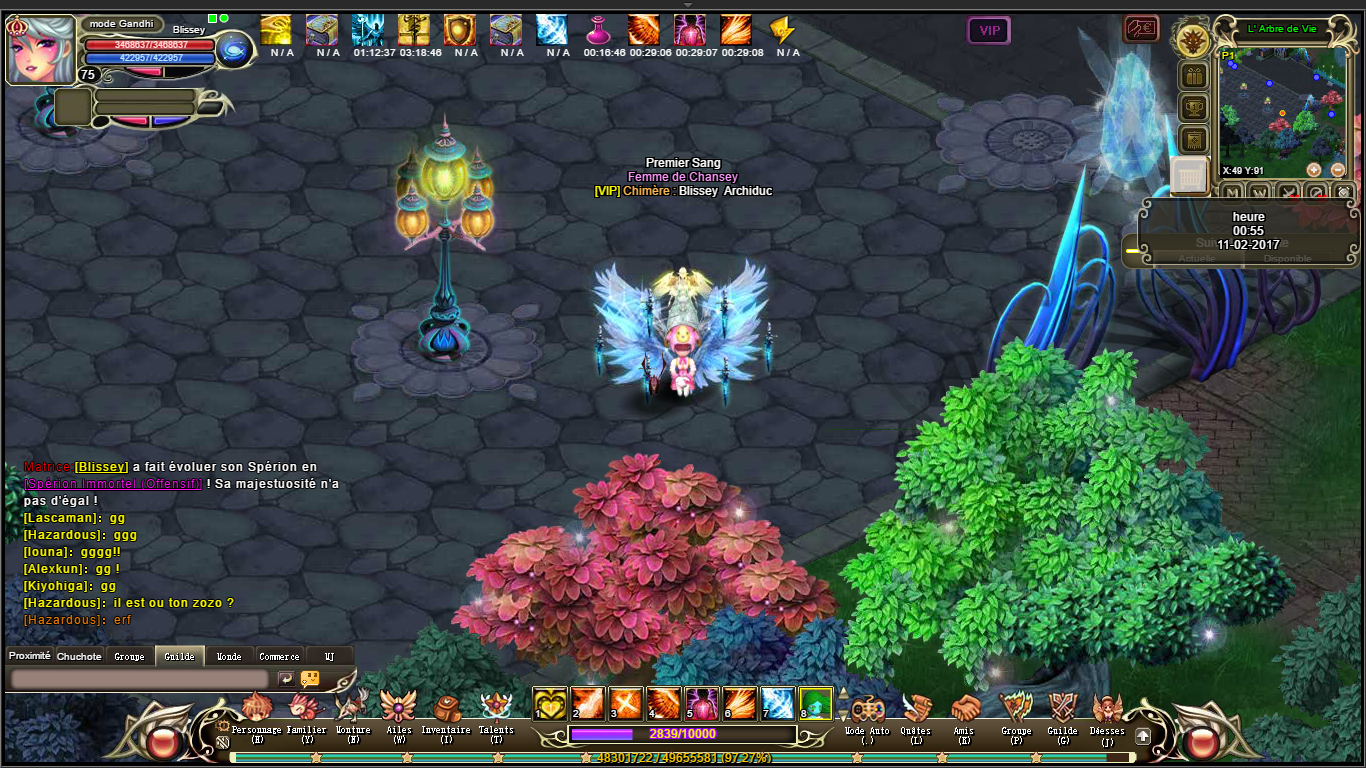The height and width of the screenshot is (768, 1366).
Task: Open the Talents menu
Action: (x=496, y=707)
